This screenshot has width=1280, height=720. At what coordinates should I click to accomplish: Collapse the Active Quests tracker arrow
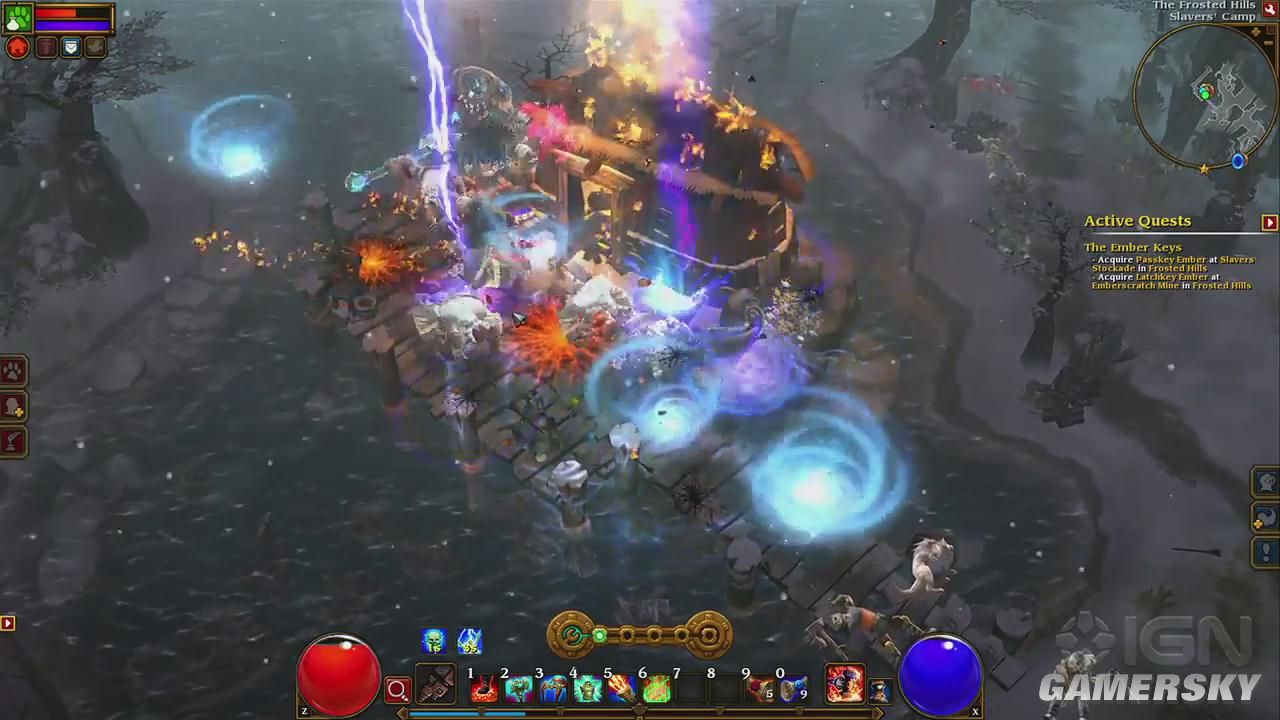(1269, 222)
